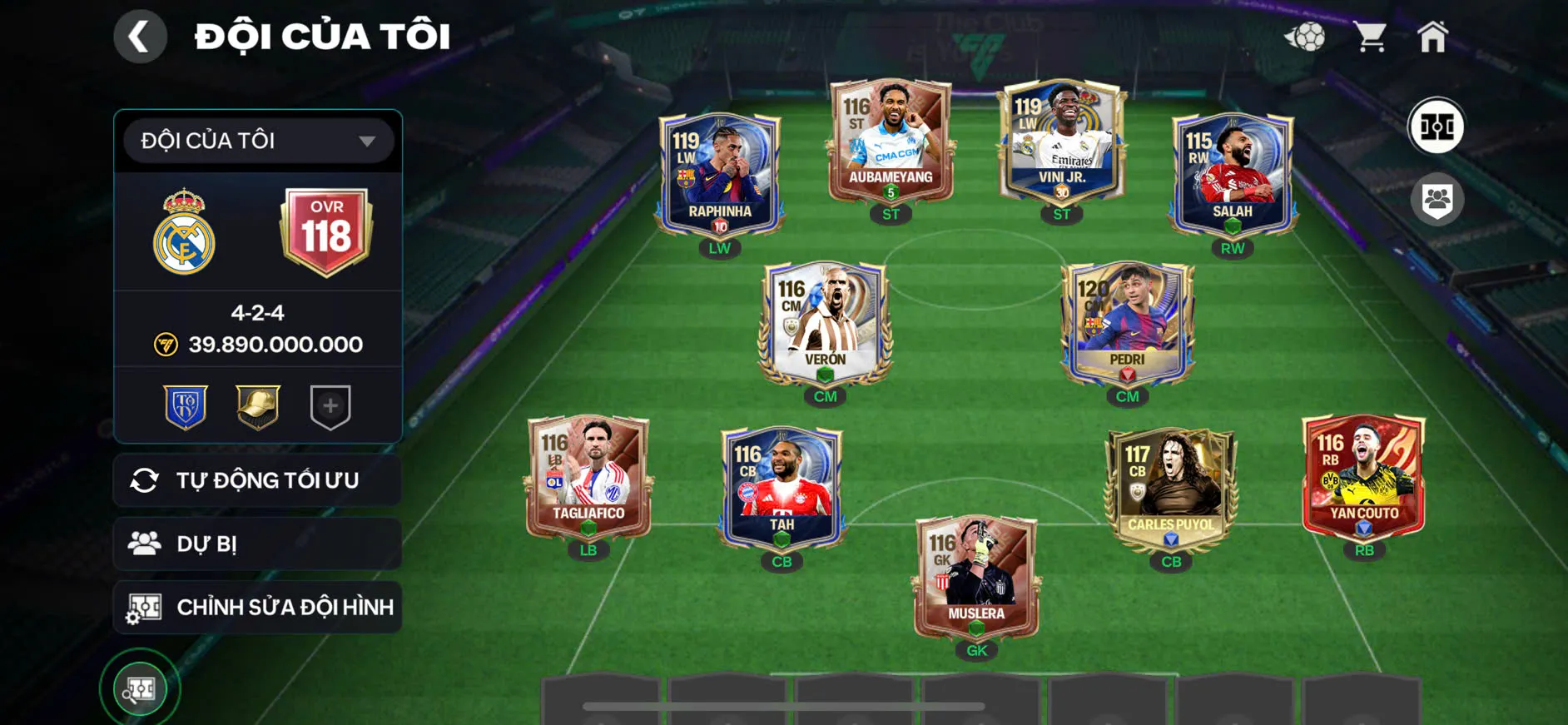Choose the Carles Puyol card
This screenshot has height=725, width=1568.
point(1170,487)
